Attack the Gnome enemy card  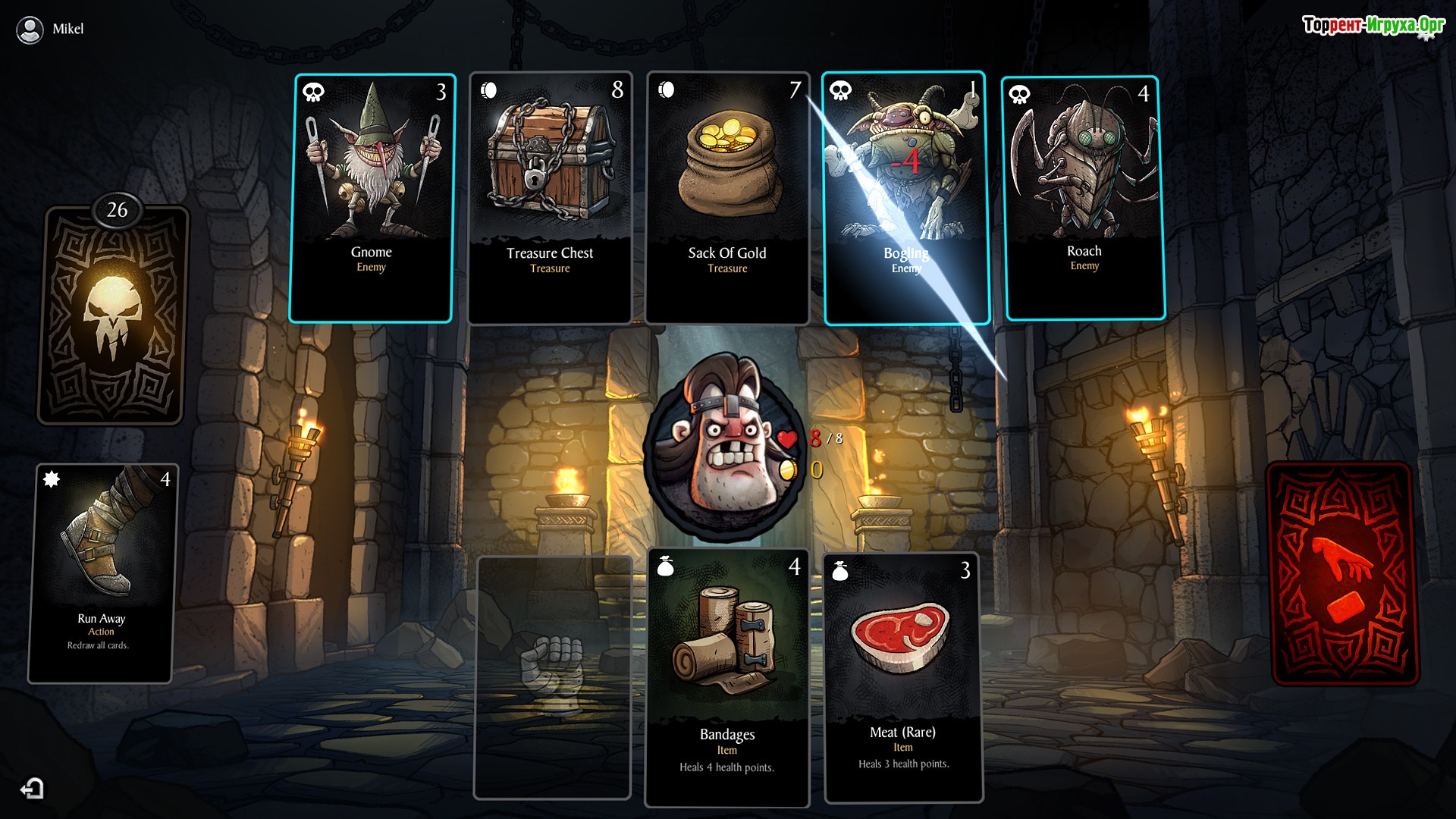coord(371,198)
